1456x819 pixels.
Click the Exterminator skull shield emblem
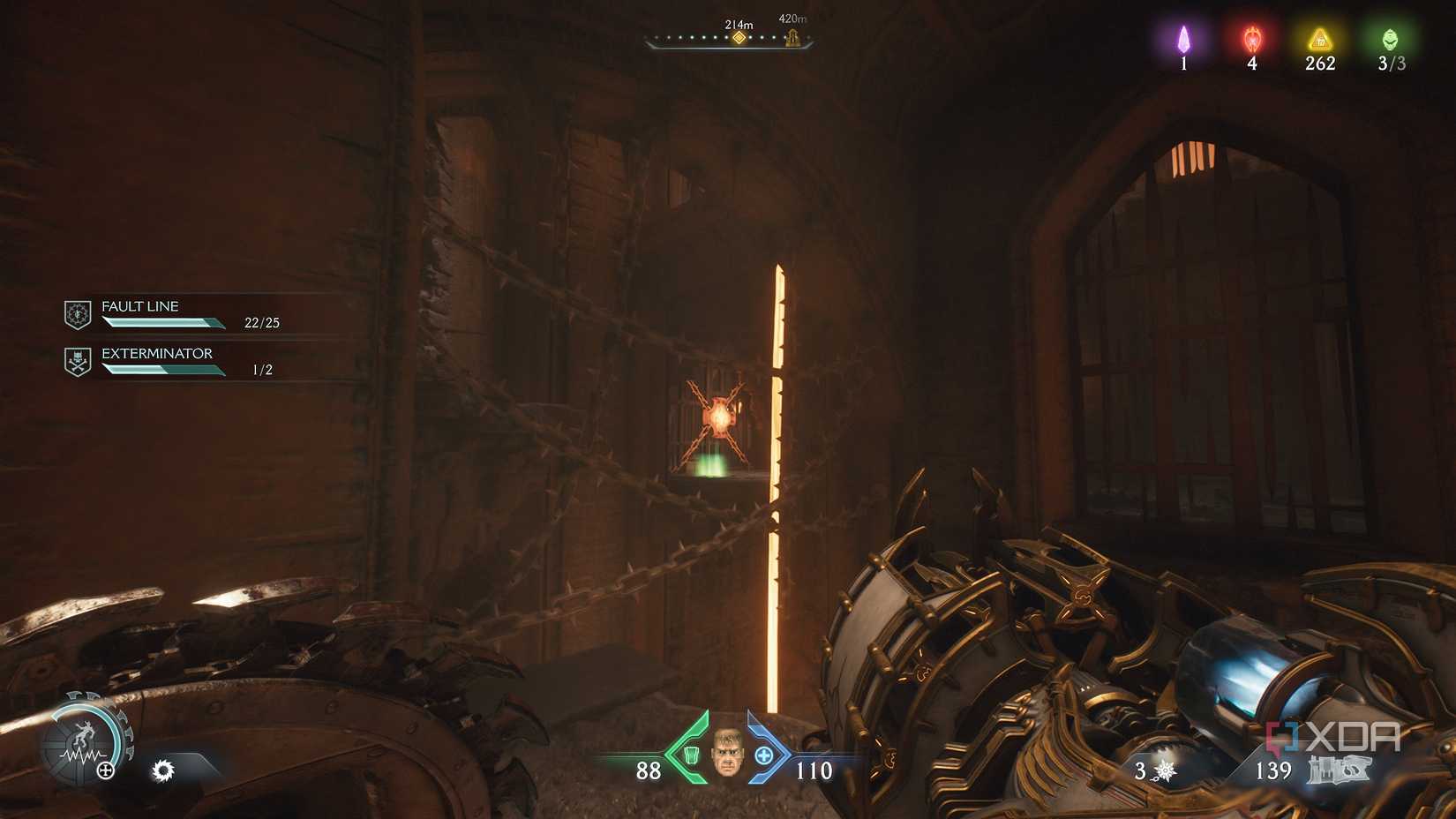pos(77,358)
